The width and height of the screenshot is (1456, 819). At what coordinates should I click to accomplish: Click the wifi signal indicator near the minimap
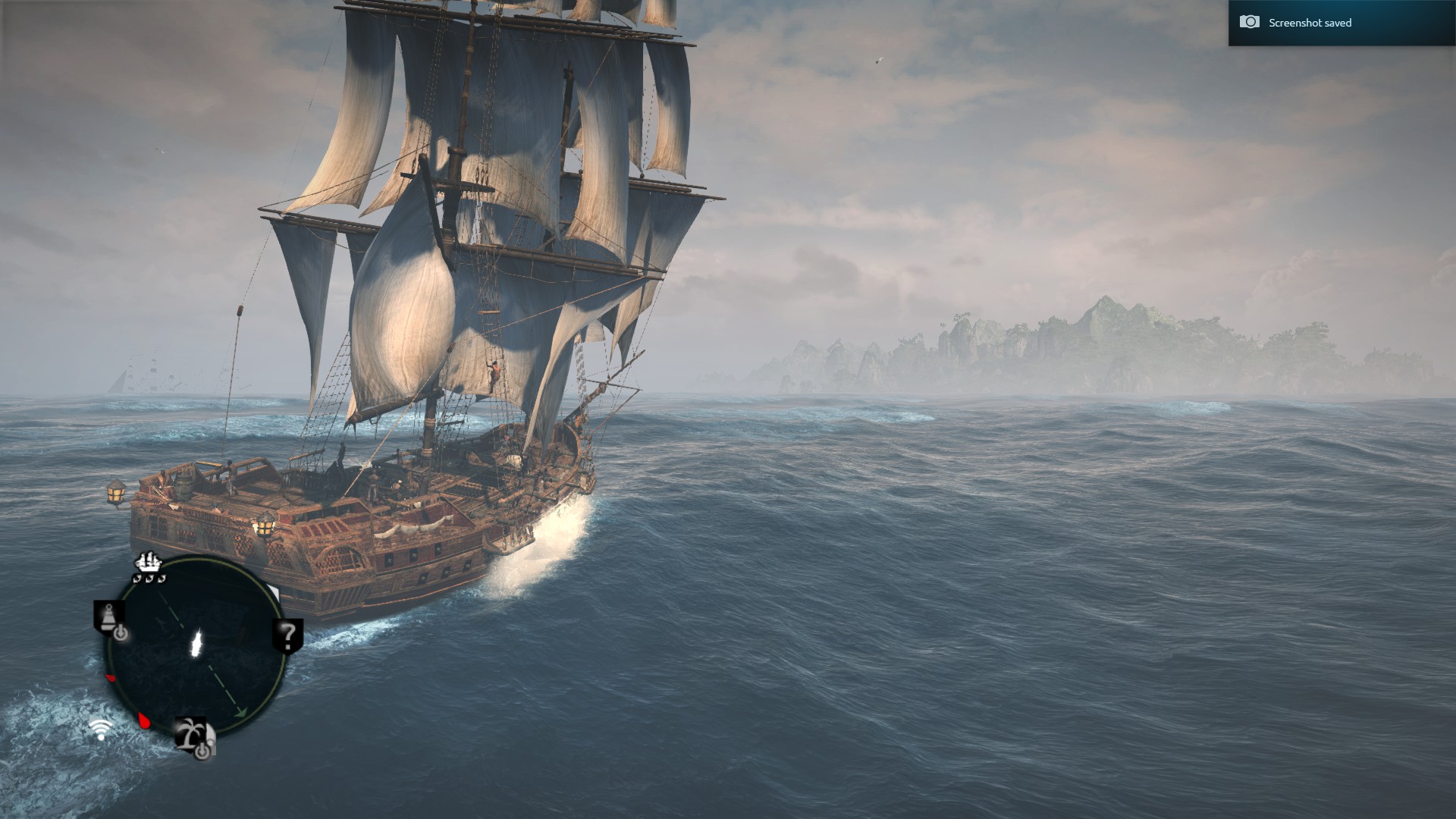pyautogui.click(x=100, y=728)
